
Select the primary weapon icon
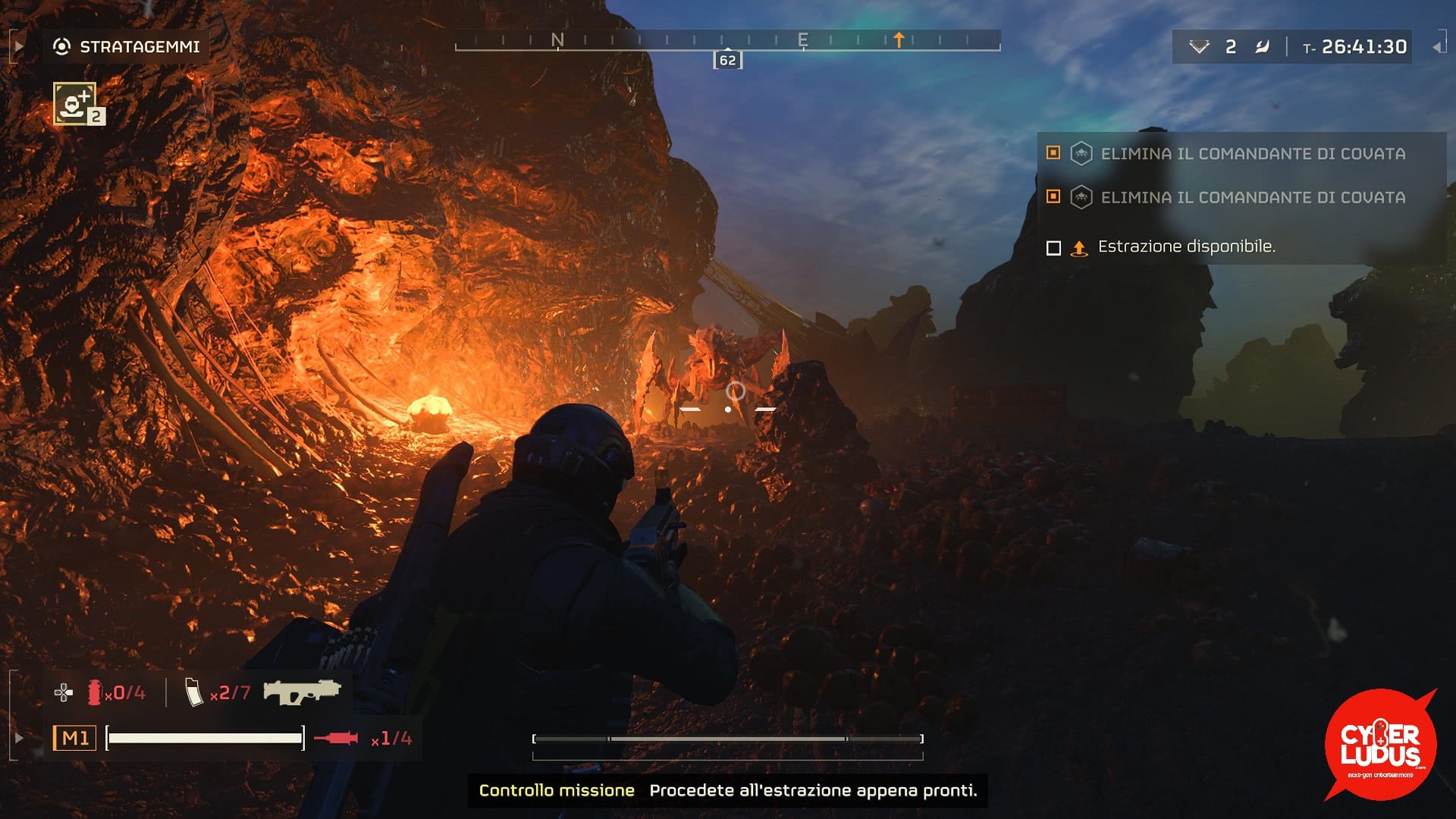[x=302, y=691]
